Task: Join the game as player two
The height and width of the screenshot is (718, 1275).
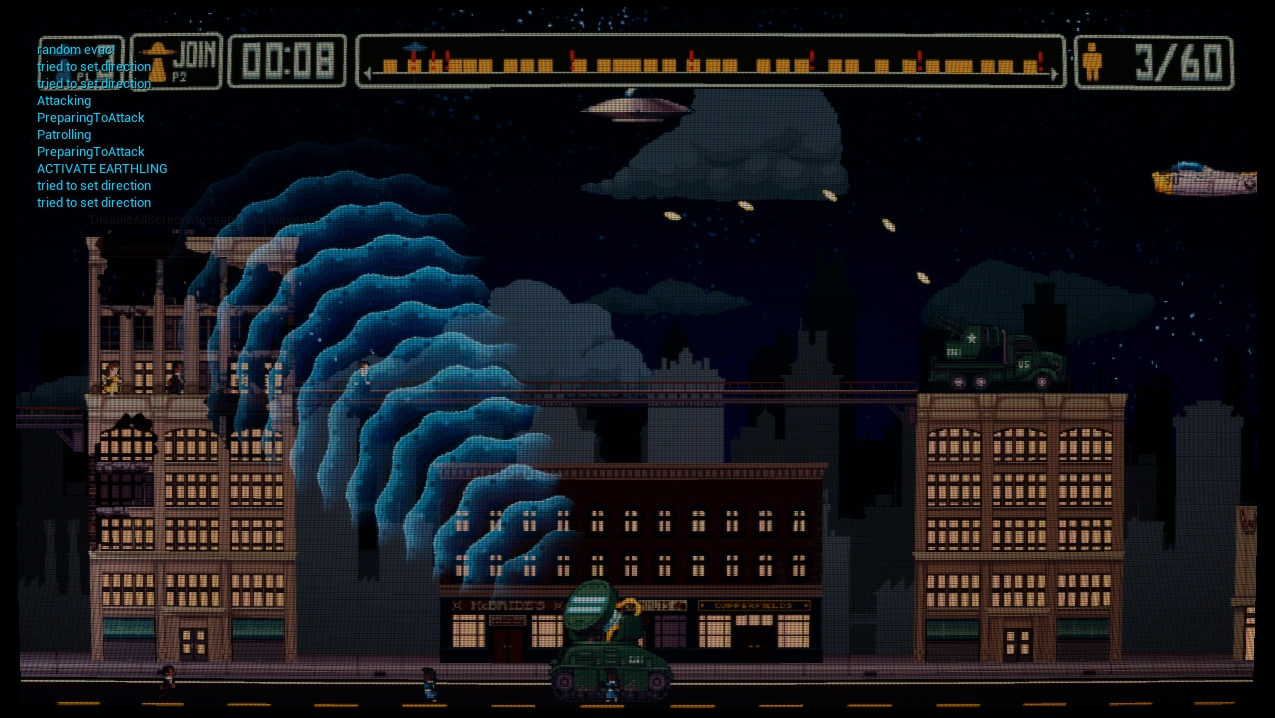Action: [177, 60]
